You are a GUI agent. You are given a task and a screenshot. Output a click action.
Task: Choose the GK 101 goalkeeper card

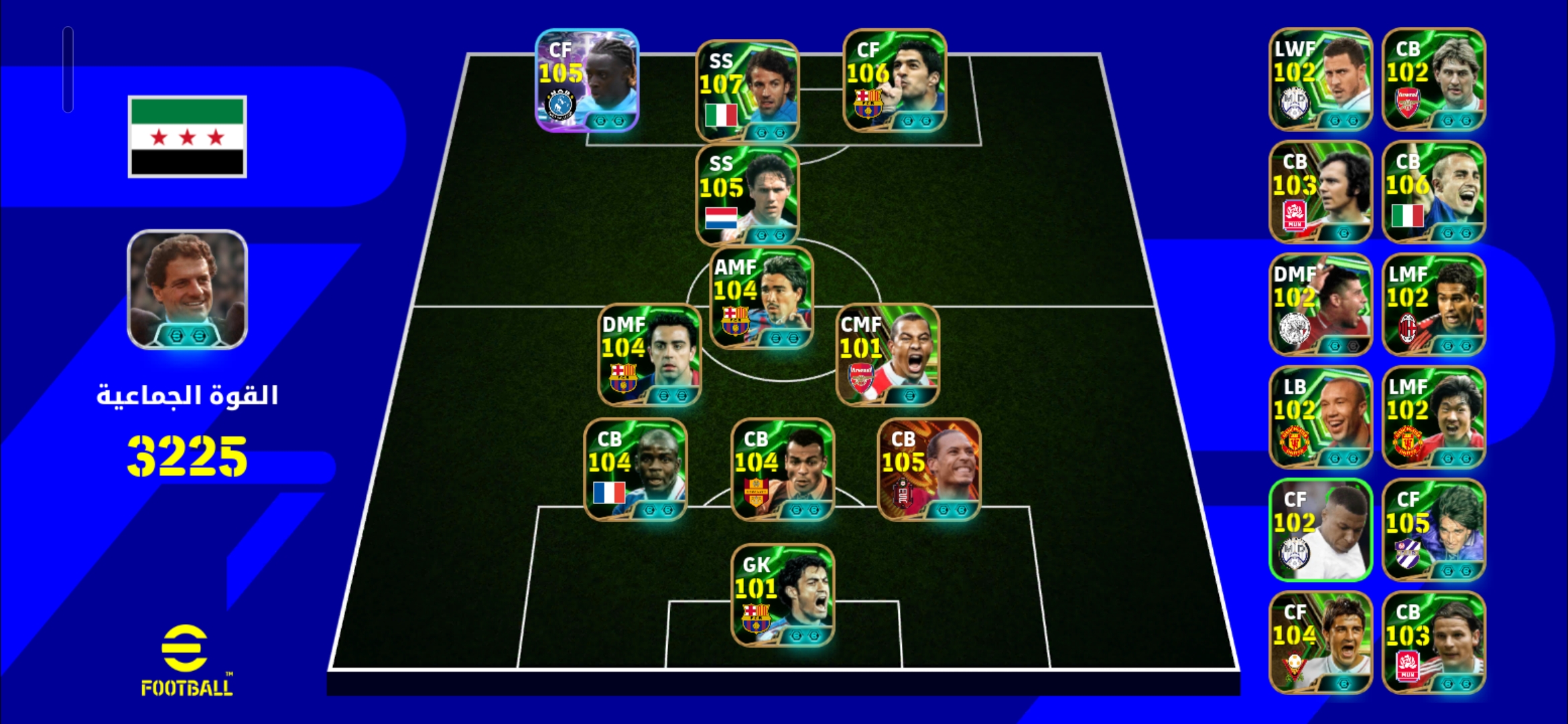point(783,595)
